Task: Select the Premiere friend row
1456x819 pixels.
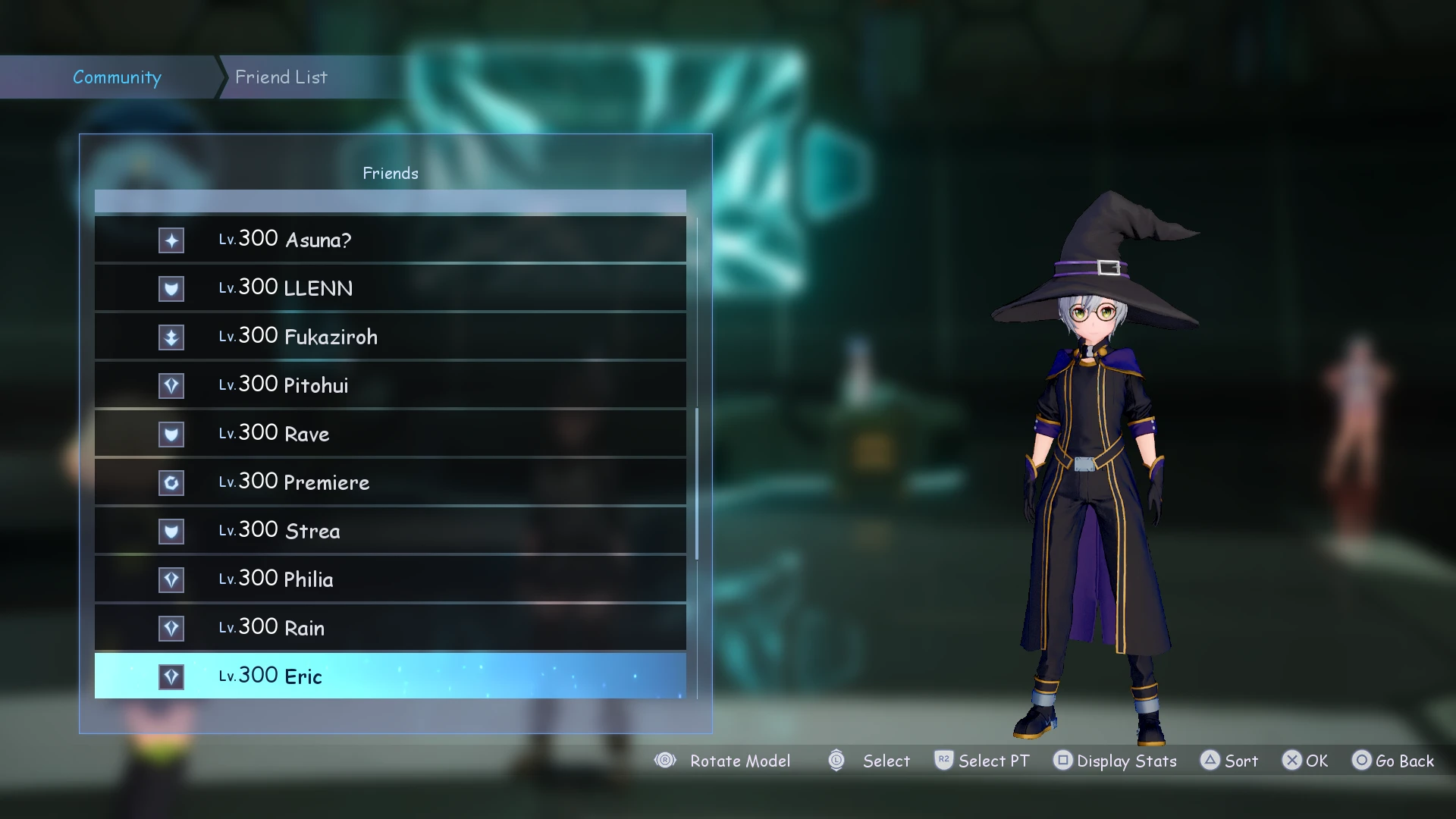Action: [x=390, y=482]
